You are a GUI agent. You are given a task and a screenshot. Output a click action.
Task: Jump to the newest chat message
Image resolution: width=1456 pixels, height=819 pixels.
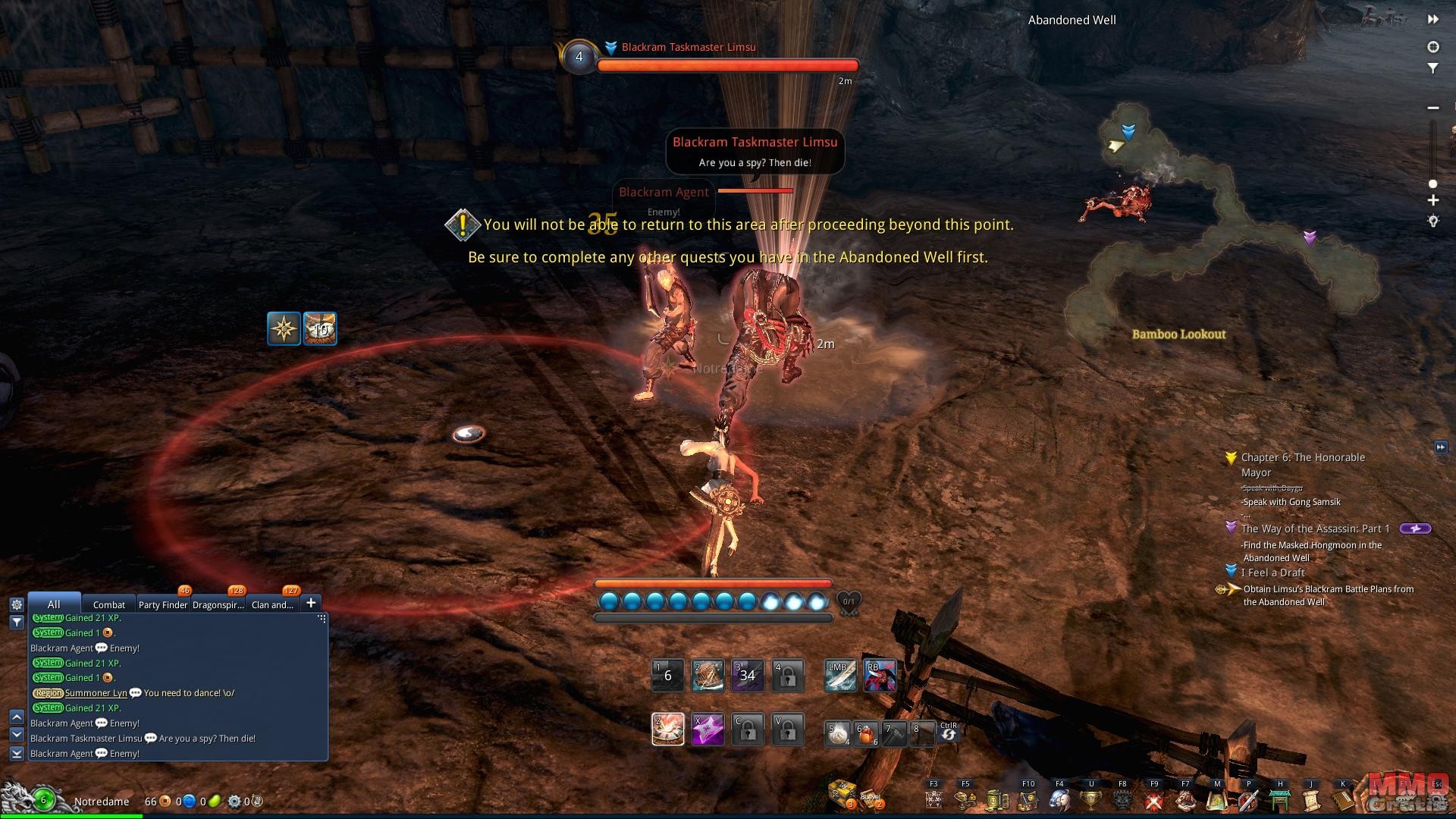point(17,753)
